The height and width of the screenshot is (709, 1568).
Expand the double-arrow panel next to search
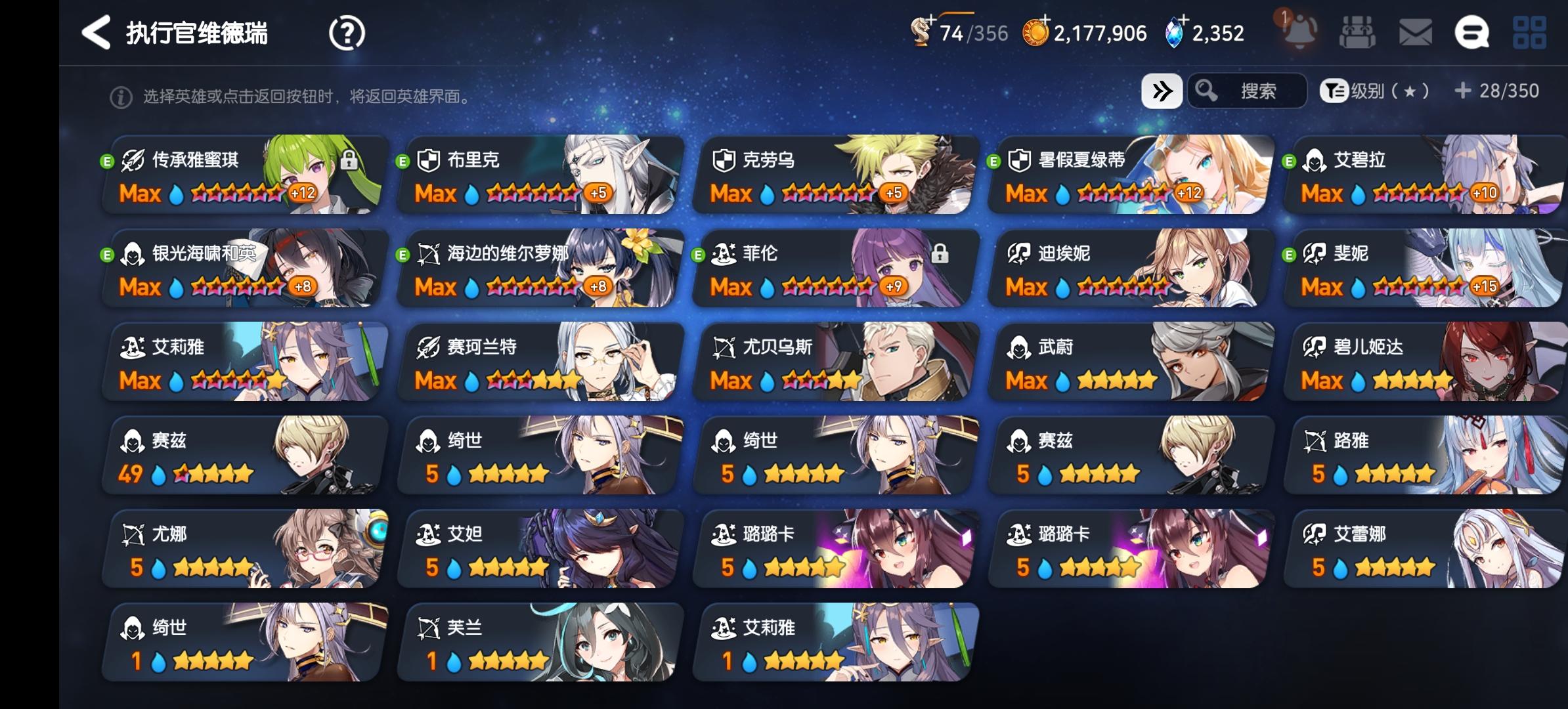point(1162,92)
